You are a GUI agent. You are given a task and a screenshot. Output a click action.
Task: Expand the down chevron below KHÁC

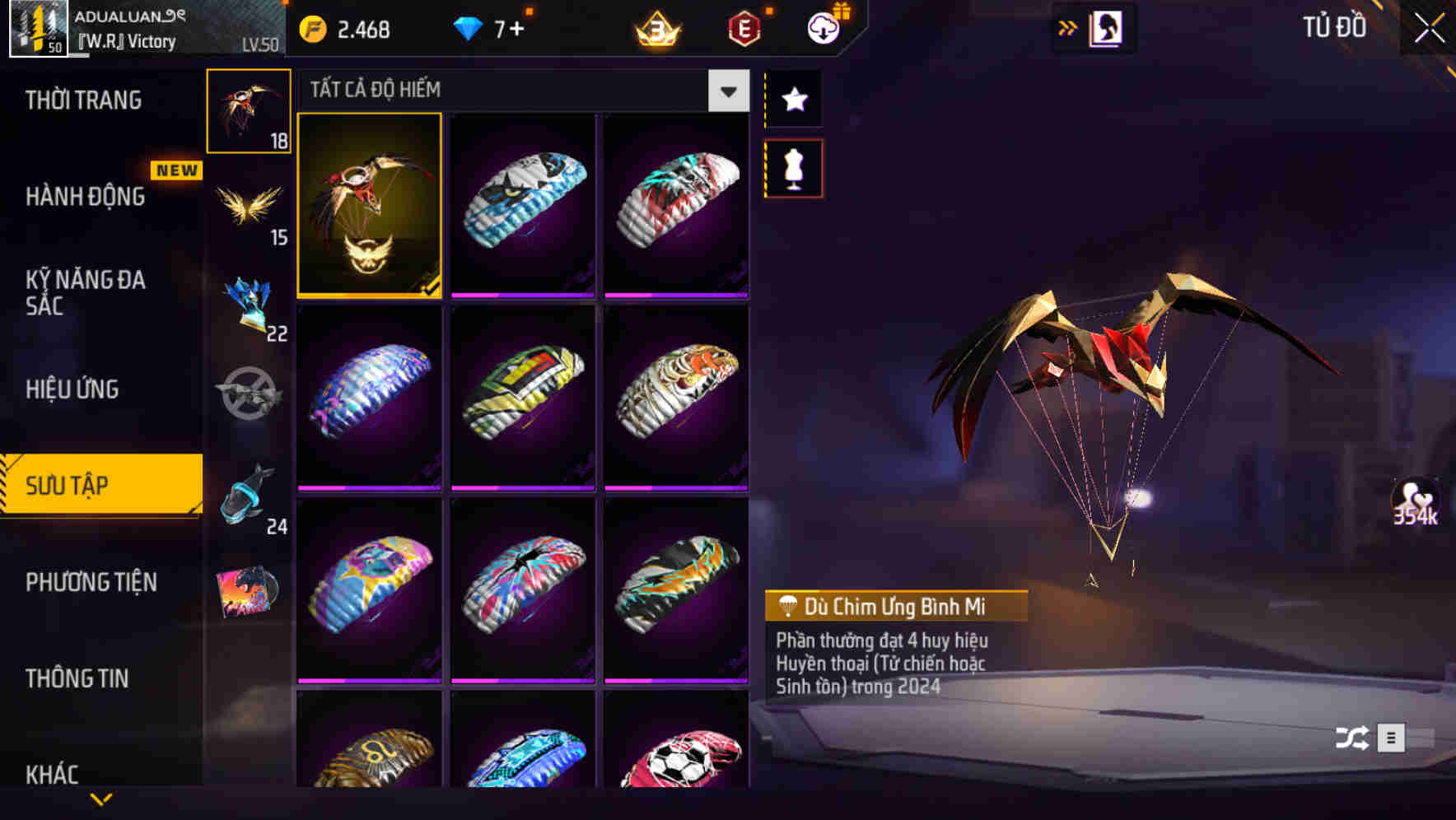(101, 799)
